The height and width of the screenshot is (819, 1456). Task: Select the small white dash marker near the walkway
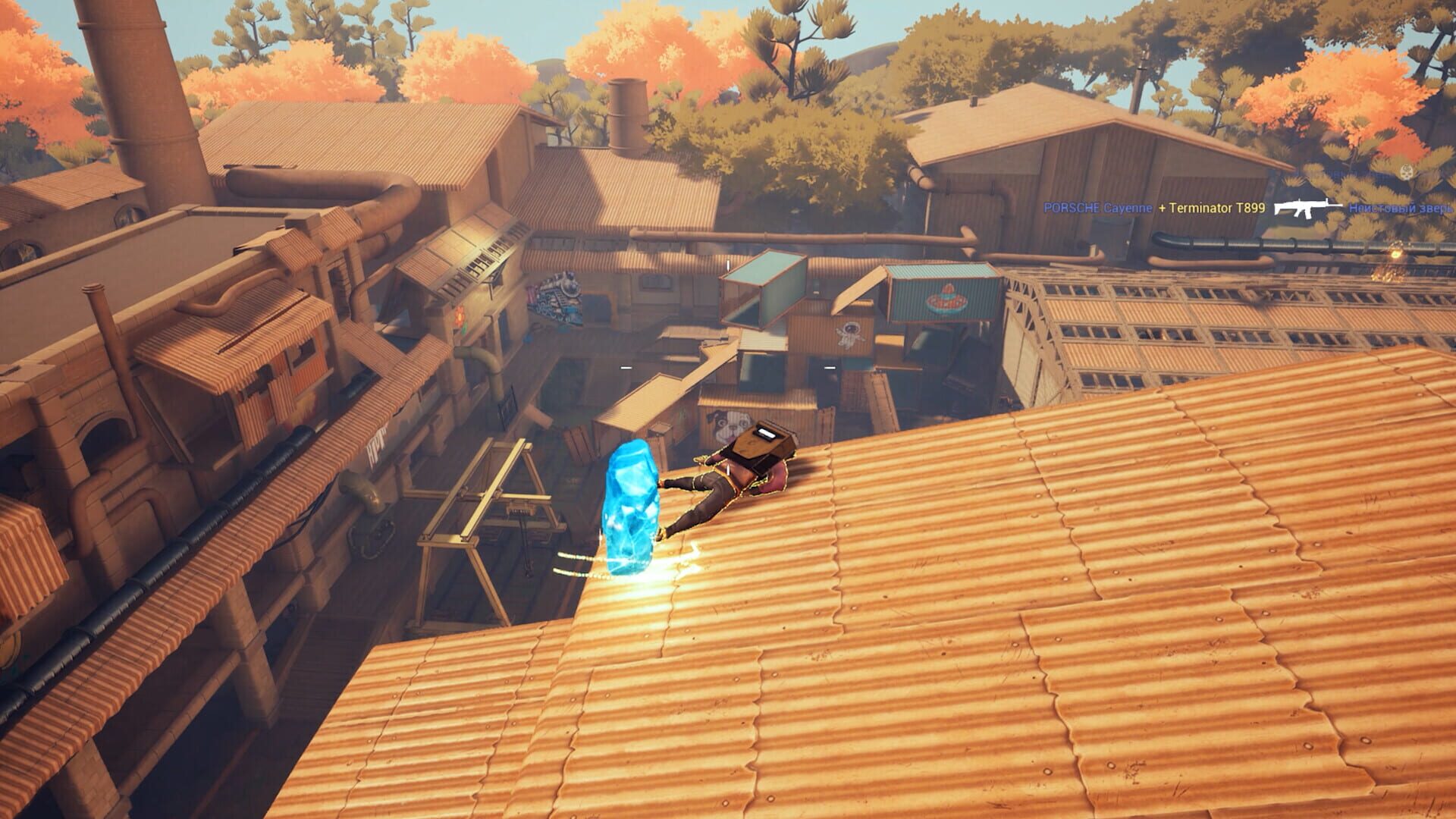click(625, 368)
